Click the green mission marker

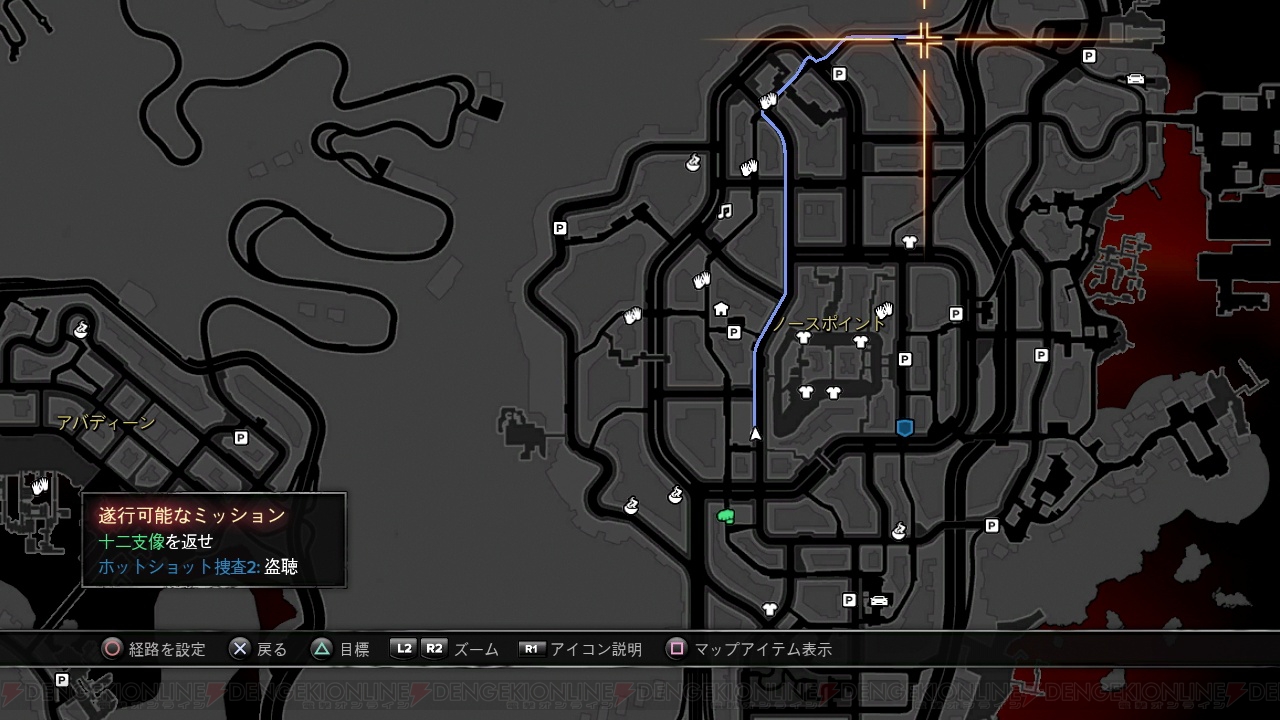coord(727,516)
